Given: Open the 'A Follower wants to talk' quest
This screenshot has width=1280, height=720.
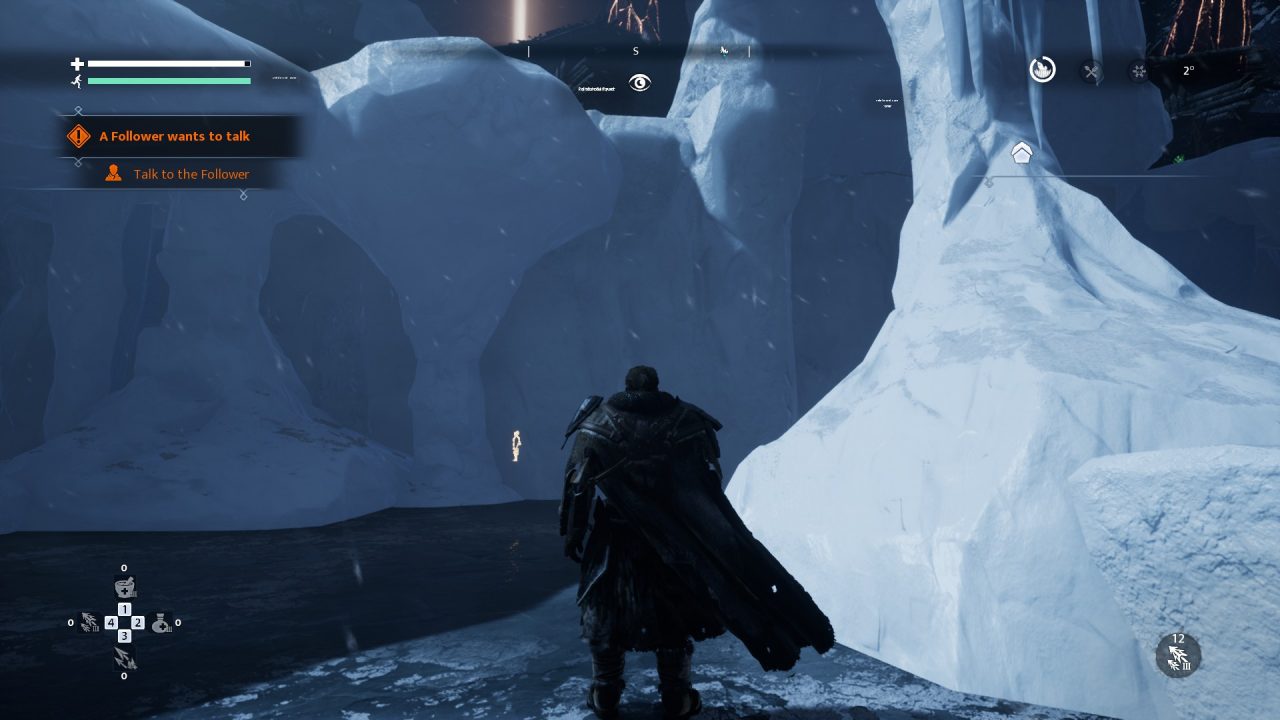Looking at the screenshot, I should pyautogui.click(x=175, y=136).
